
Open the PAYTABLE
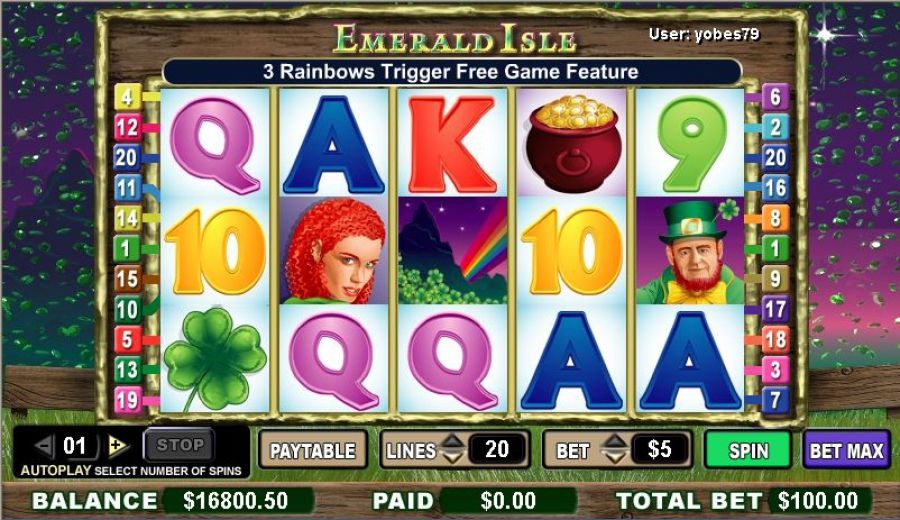click(x=313, y=450)
